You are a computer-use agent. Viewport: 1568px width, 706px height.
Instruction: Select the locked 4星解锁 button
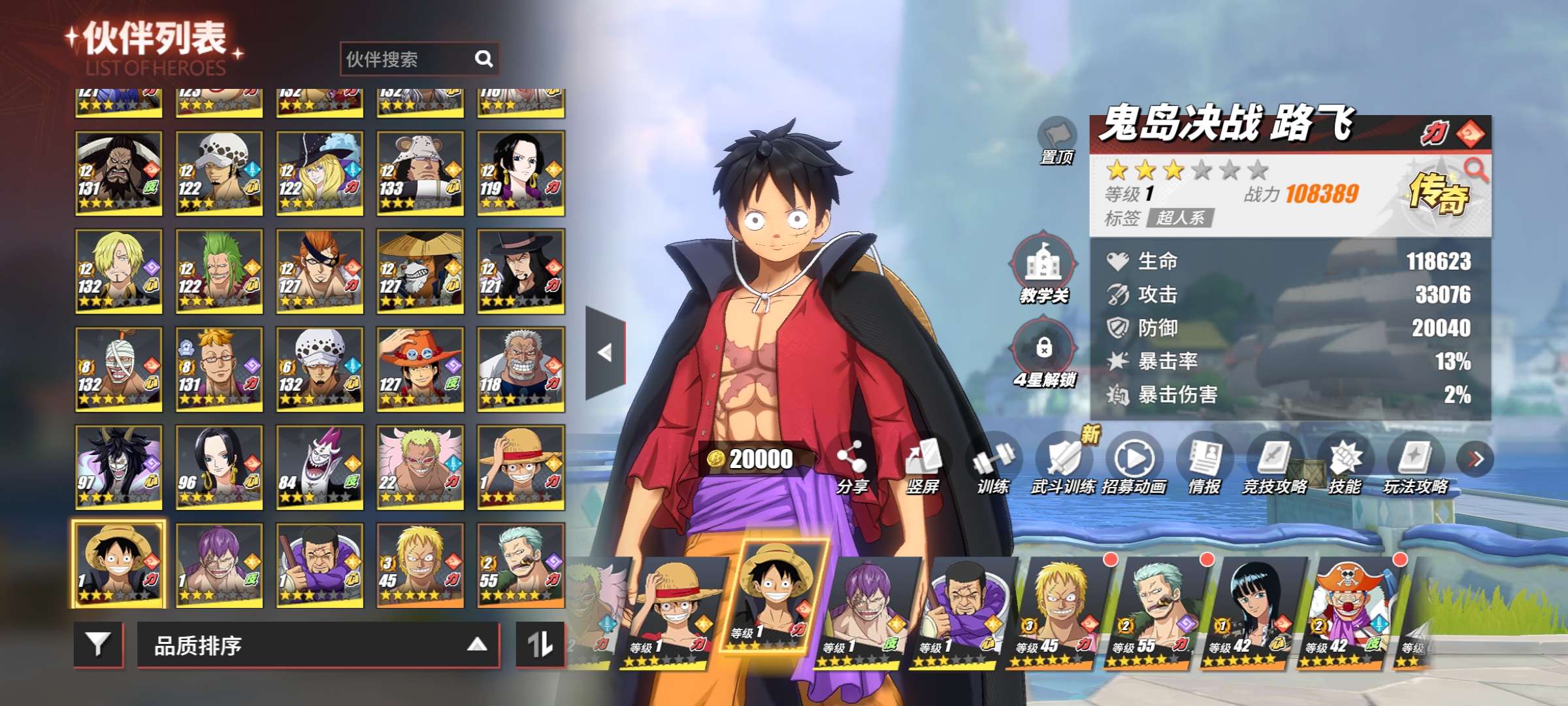pyautogui.click(x=1044, y=353)
